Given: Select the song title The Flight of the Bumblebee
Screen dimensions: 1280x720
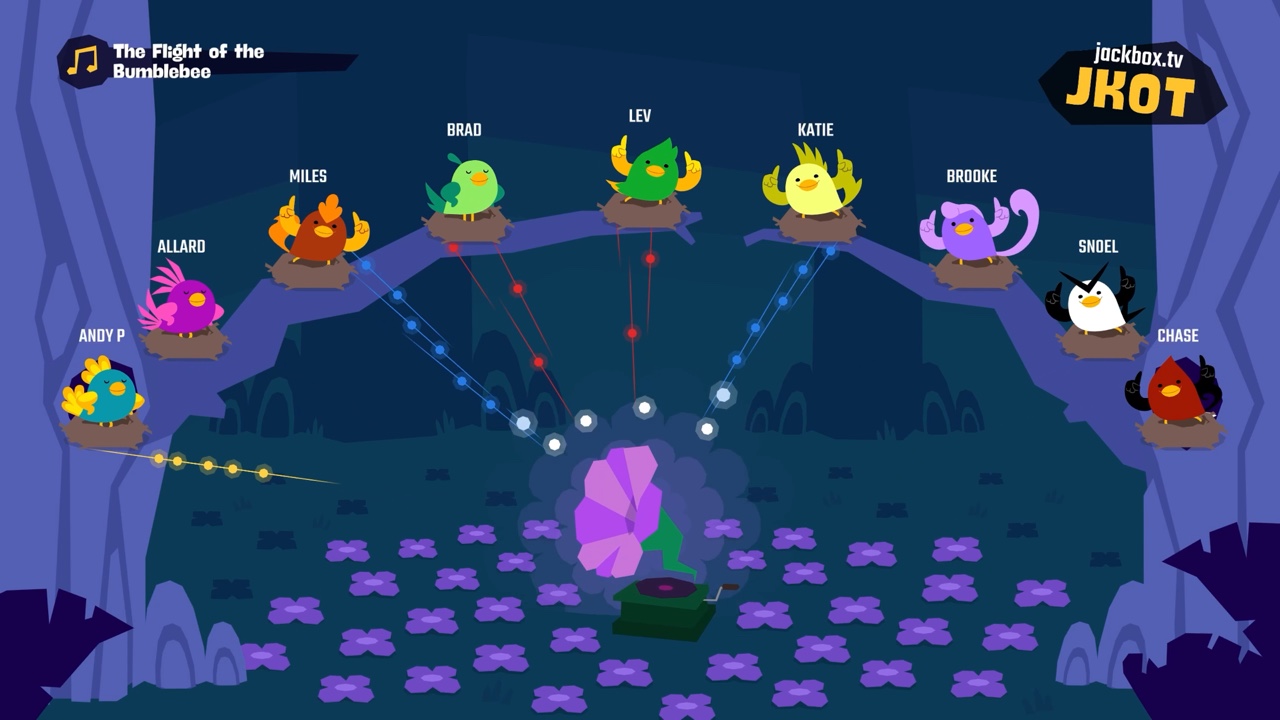Looking at the screenshot, I should [186, 62].
